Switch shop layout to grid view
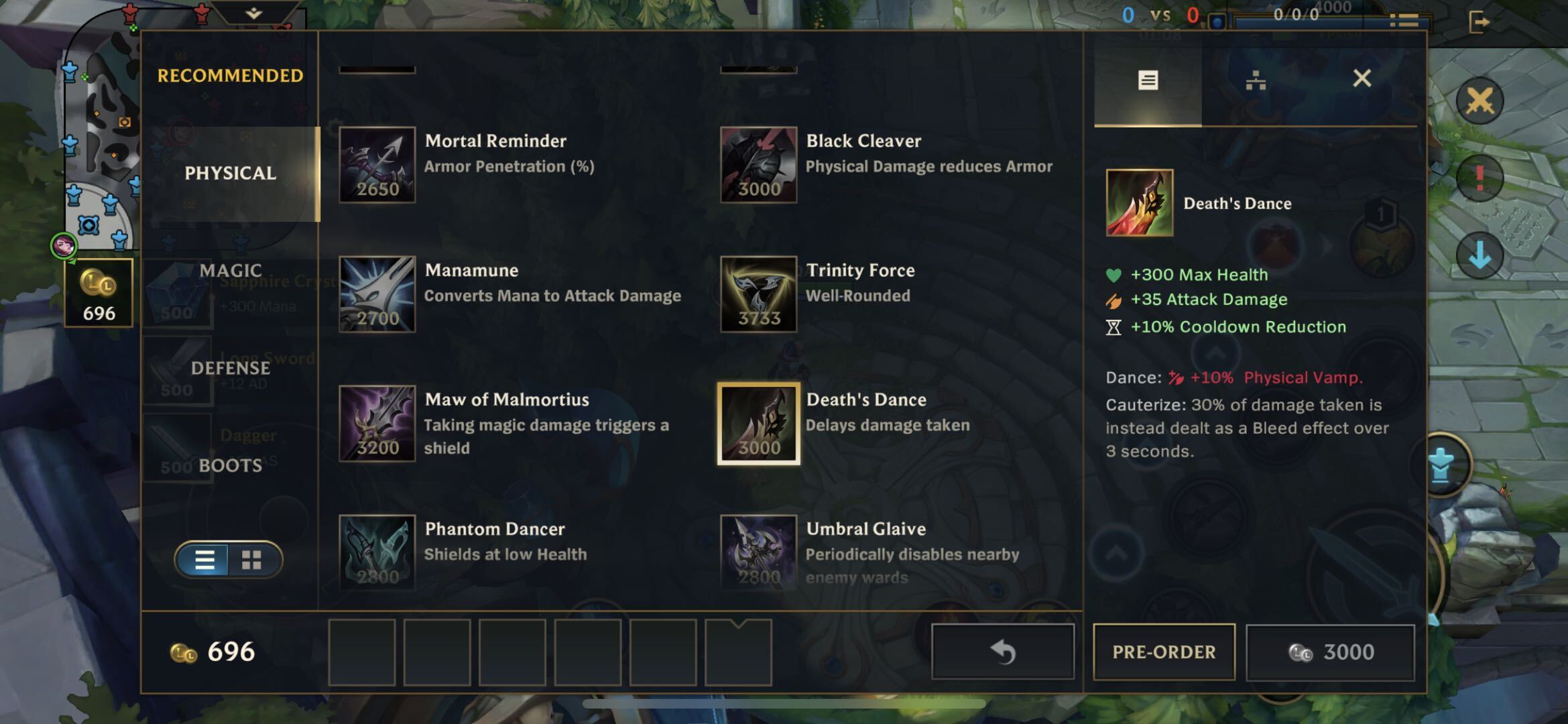This screenshot has height=724, width=1568. [x=251, y=560]
